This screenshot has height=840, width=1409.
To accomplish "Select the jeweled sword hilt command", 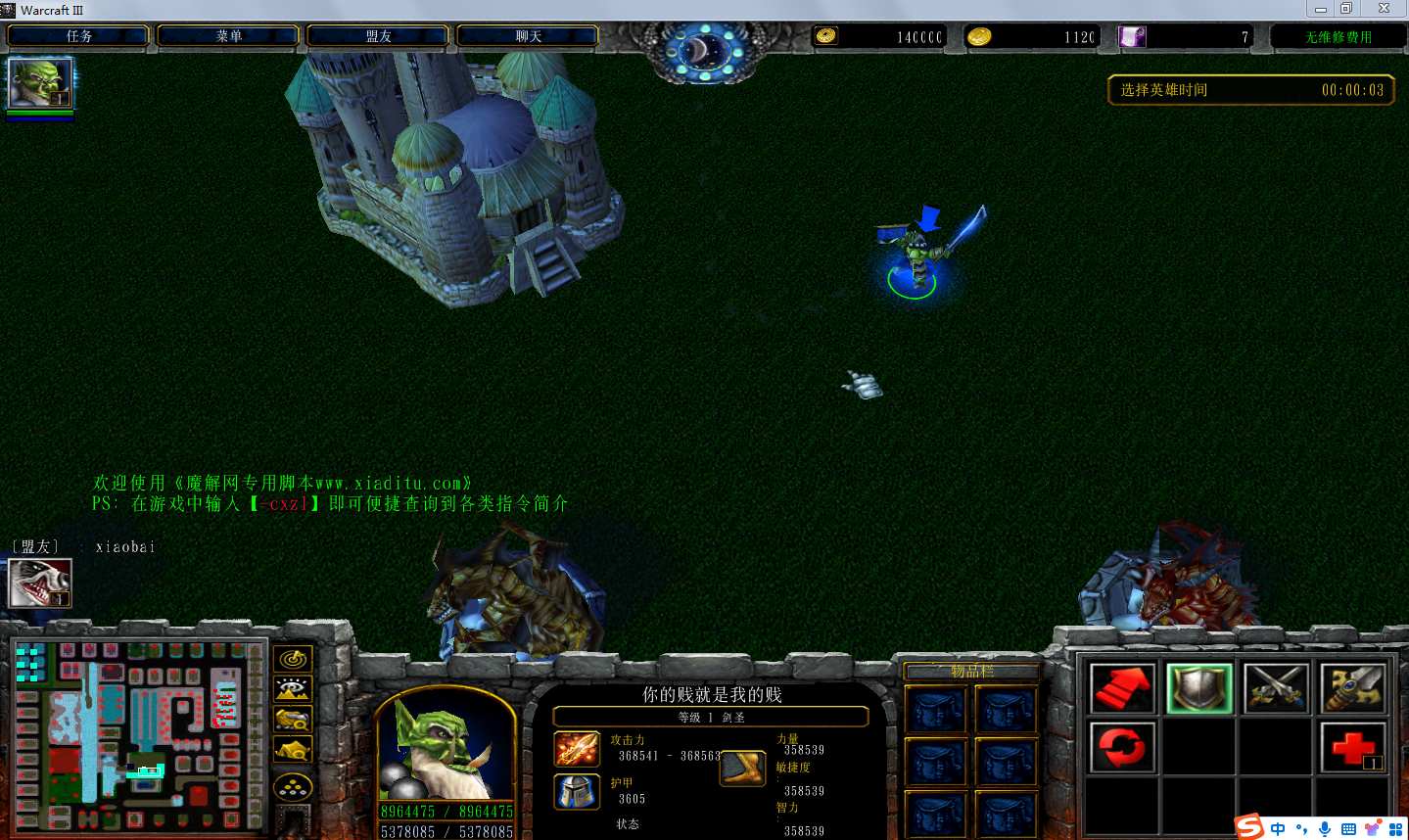I will pos(1352,688).
